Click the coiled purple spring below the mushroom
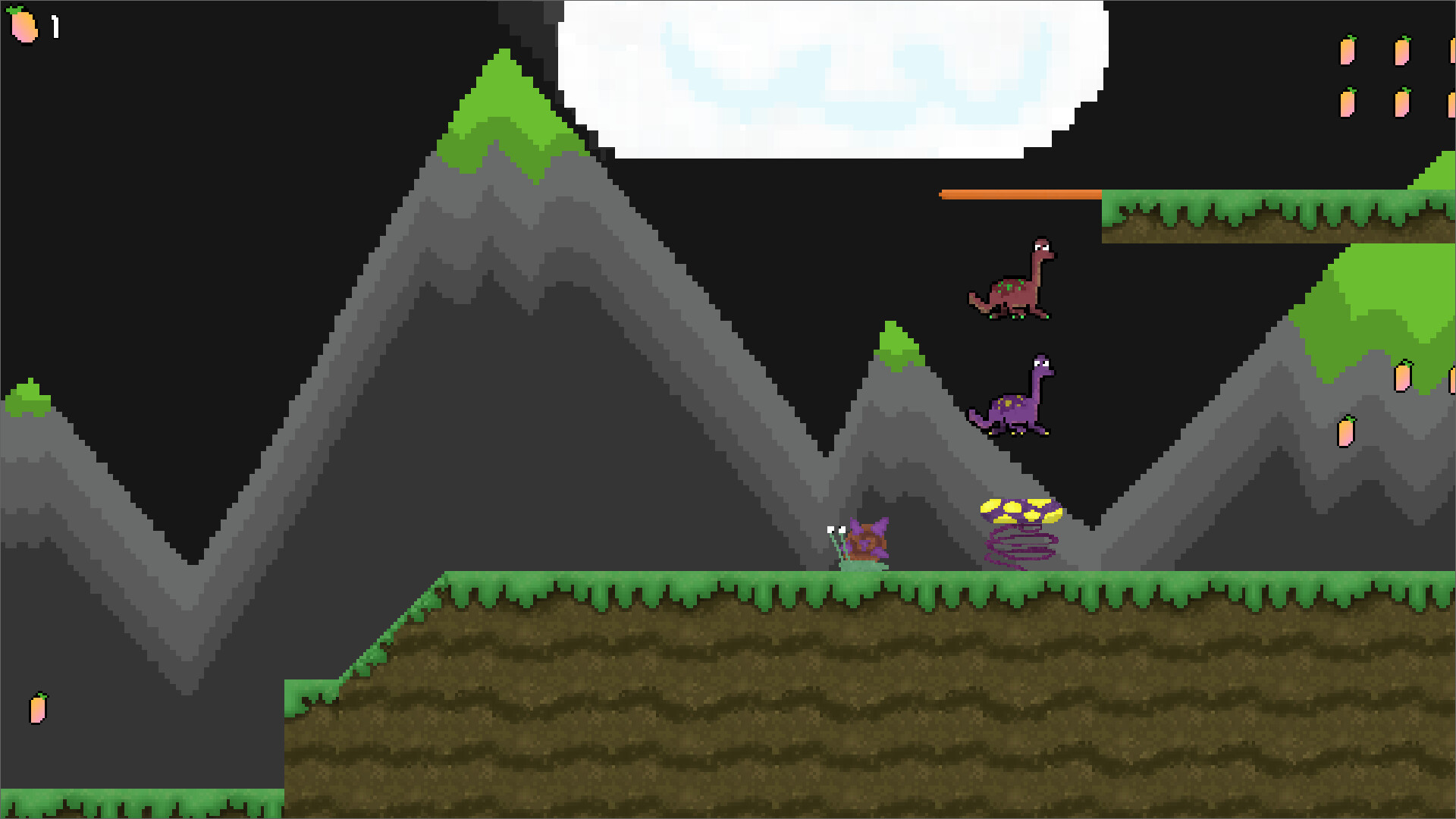The width and height of the screenshot is (1456, 819). pyautogui.click(x=1020, y=548)
